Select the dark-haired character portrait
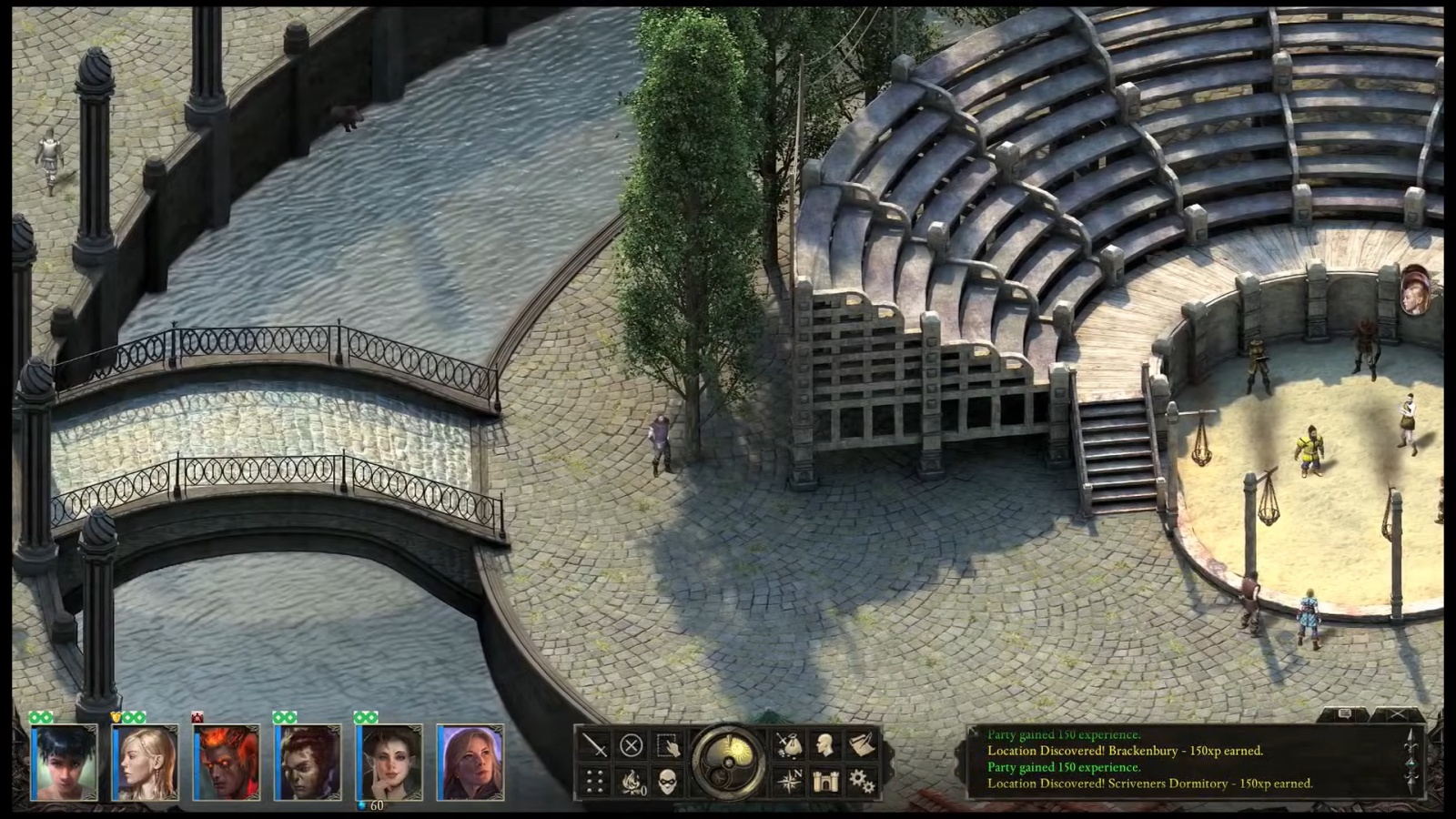Screen dimensions: 1456x819 click(x=64, y=763)
